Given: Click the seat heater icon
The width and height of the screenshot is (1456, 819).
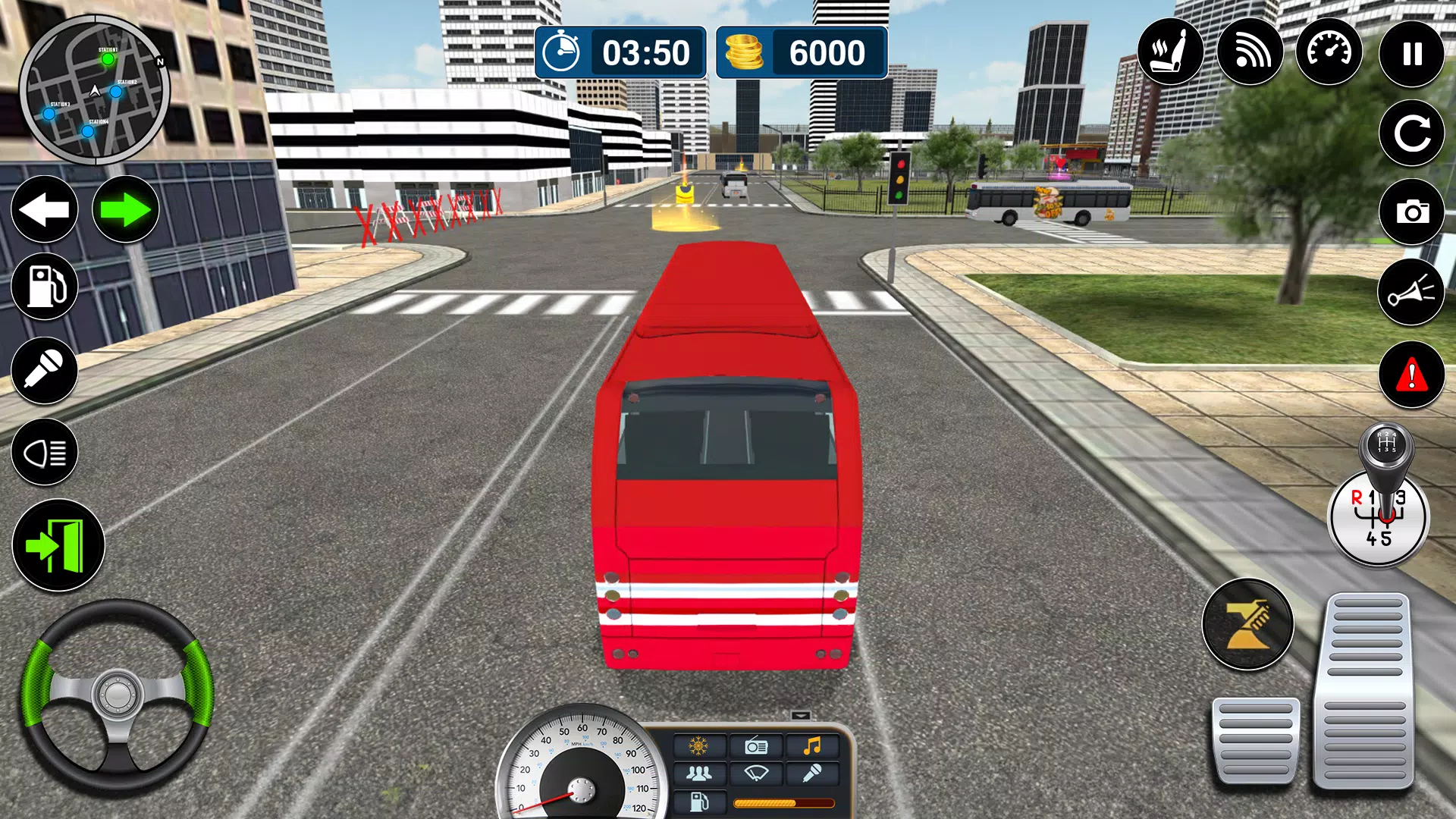Looking at the screenshot, I should (1172, 51).
